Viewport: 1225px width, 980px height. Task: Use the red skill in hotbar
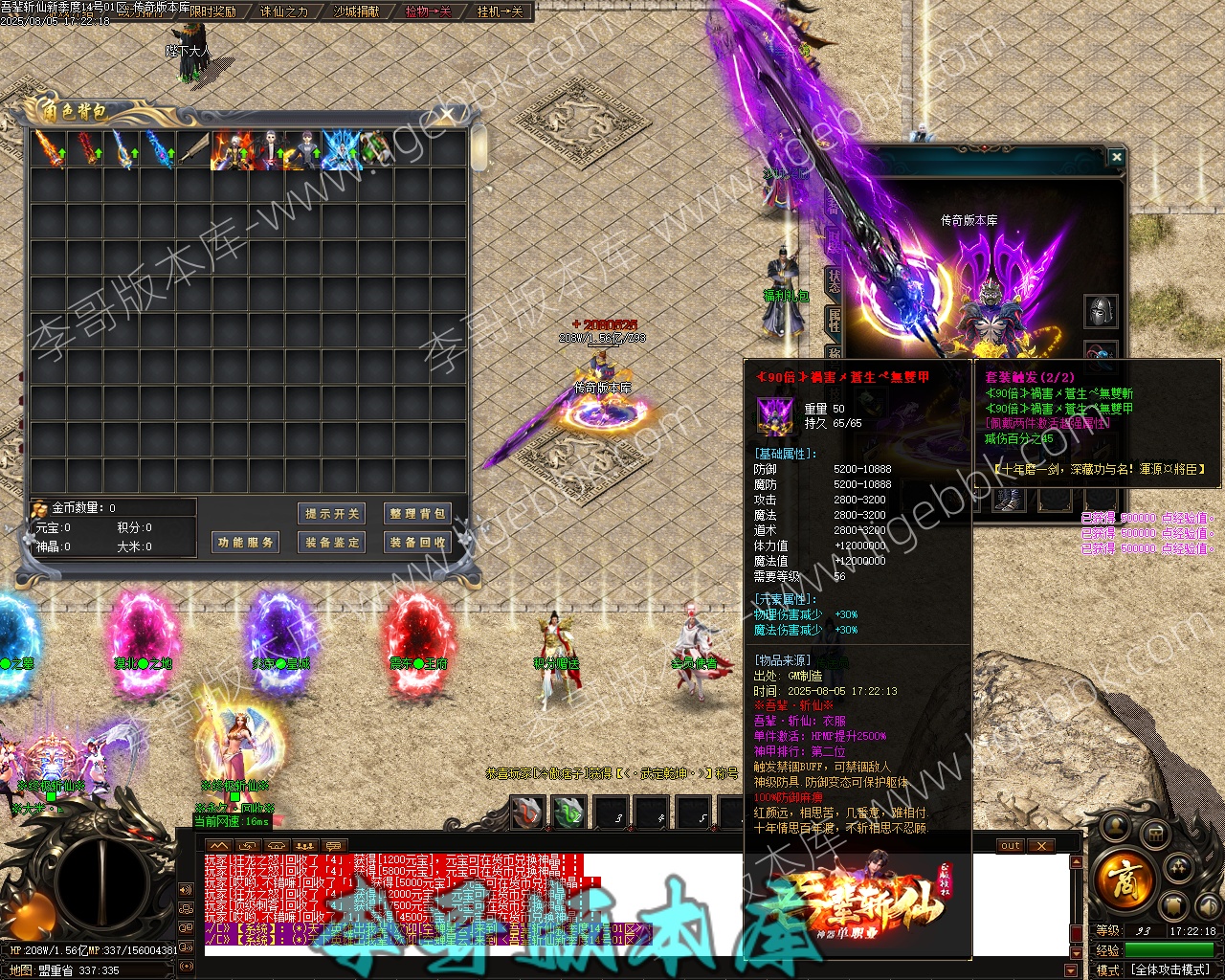(527, 813)
